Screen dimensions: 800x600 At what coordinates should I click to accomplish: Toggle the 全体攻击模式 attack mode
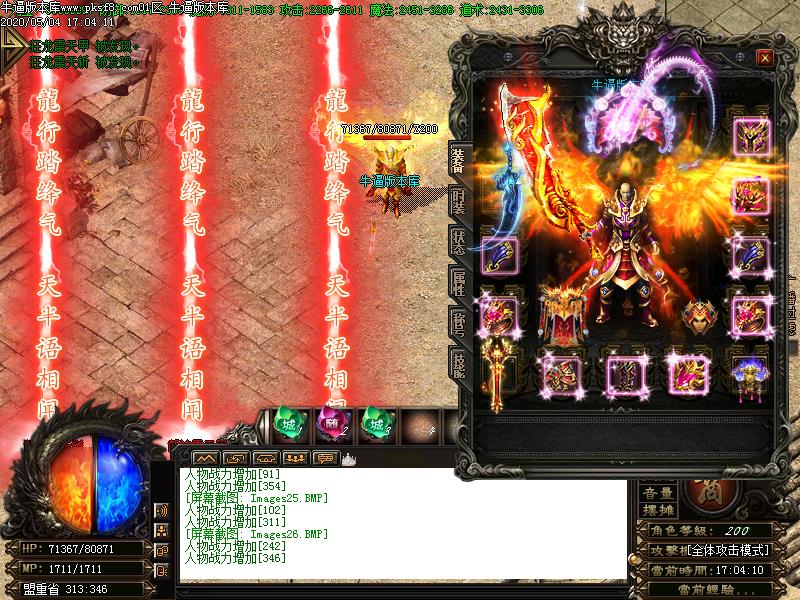click(727, 550)
